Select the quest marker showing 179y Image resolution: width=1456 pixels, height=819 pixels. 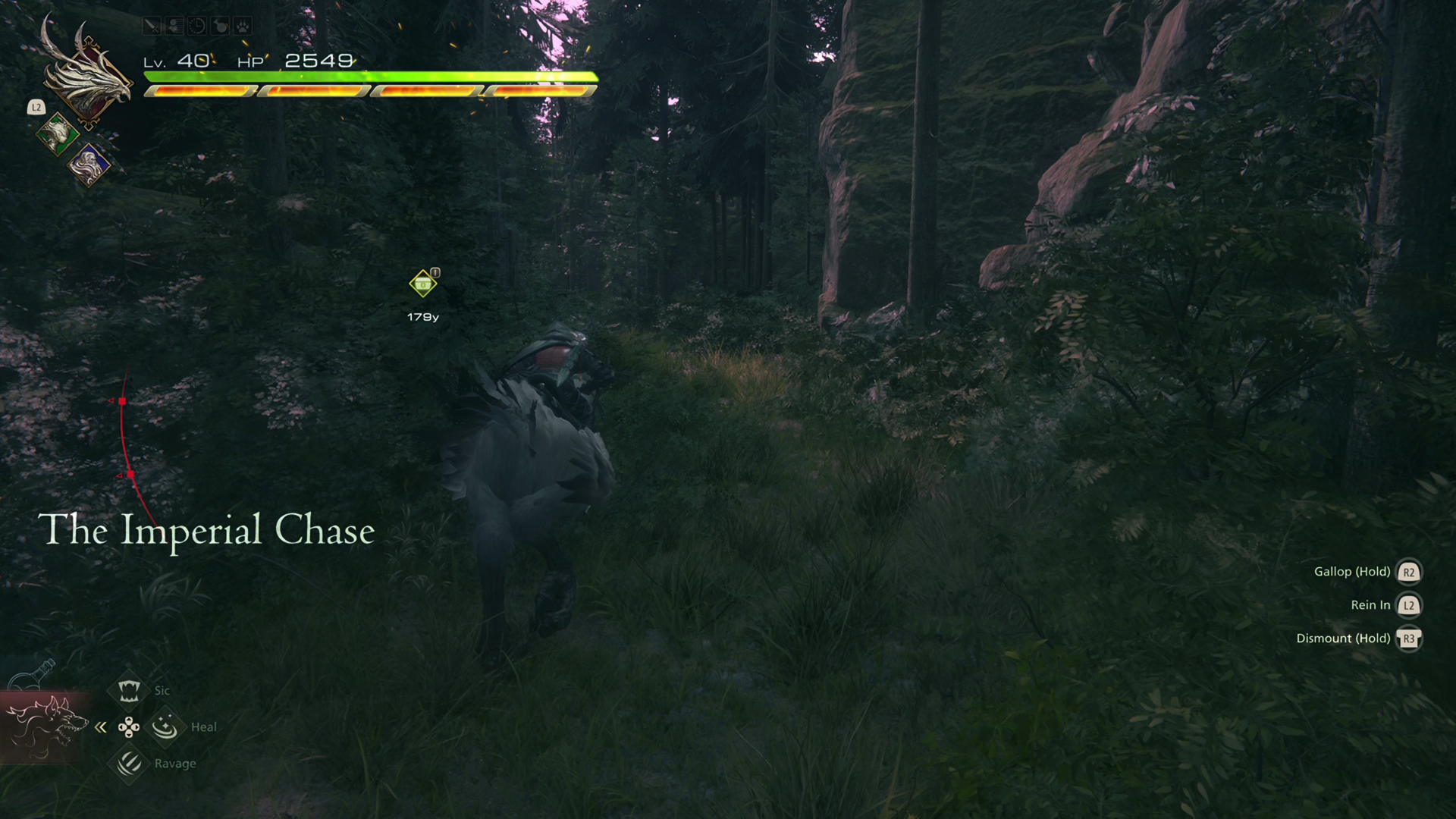[422, 284]
